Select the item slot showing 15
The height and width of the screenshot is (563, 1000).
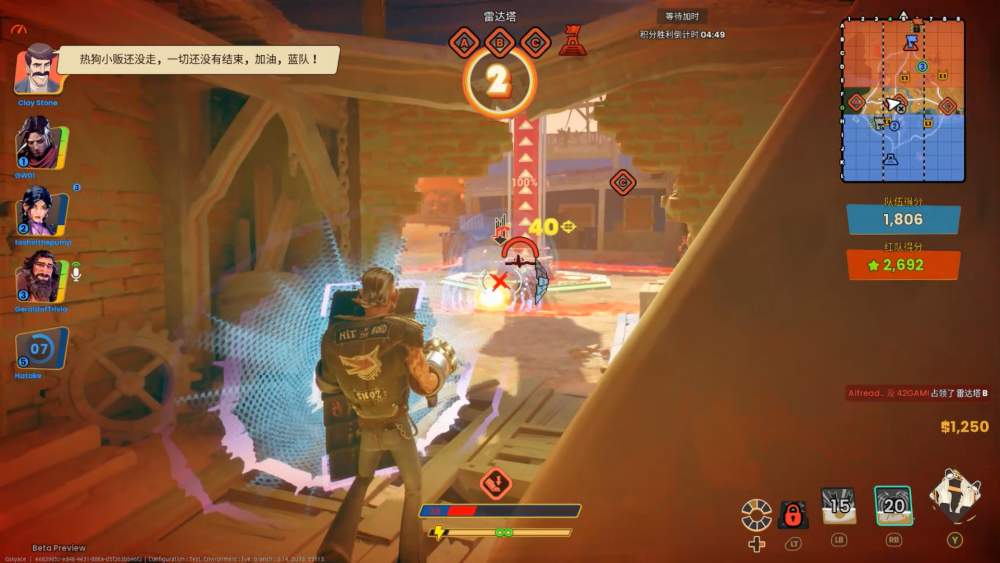click(838, 507)
